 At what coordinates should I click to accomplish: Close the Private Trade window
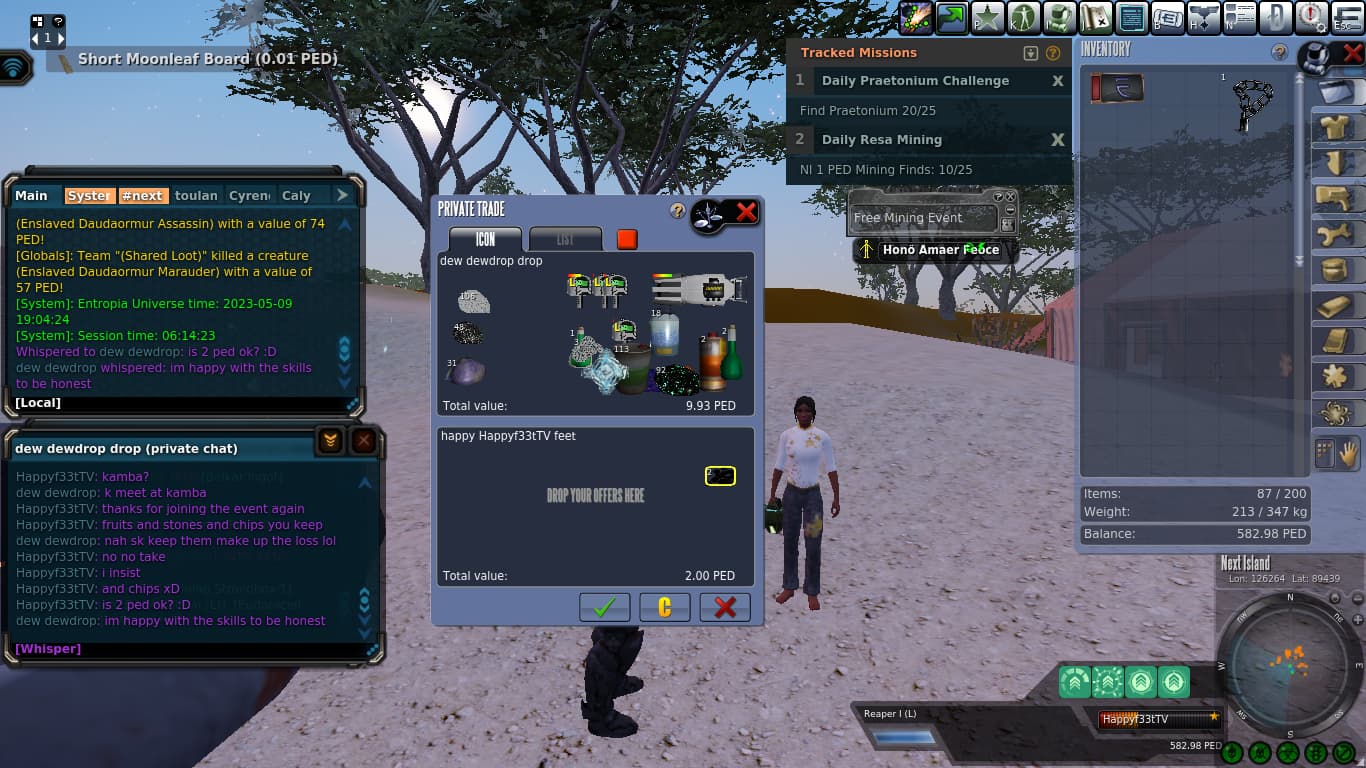(x=746, y=211)
